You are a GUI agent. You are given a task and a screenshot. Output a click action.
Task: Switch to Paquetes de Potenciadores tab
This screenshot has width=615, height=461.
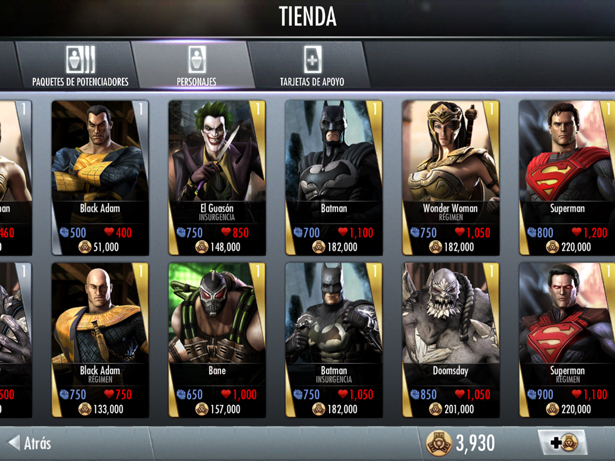[80, 66]
